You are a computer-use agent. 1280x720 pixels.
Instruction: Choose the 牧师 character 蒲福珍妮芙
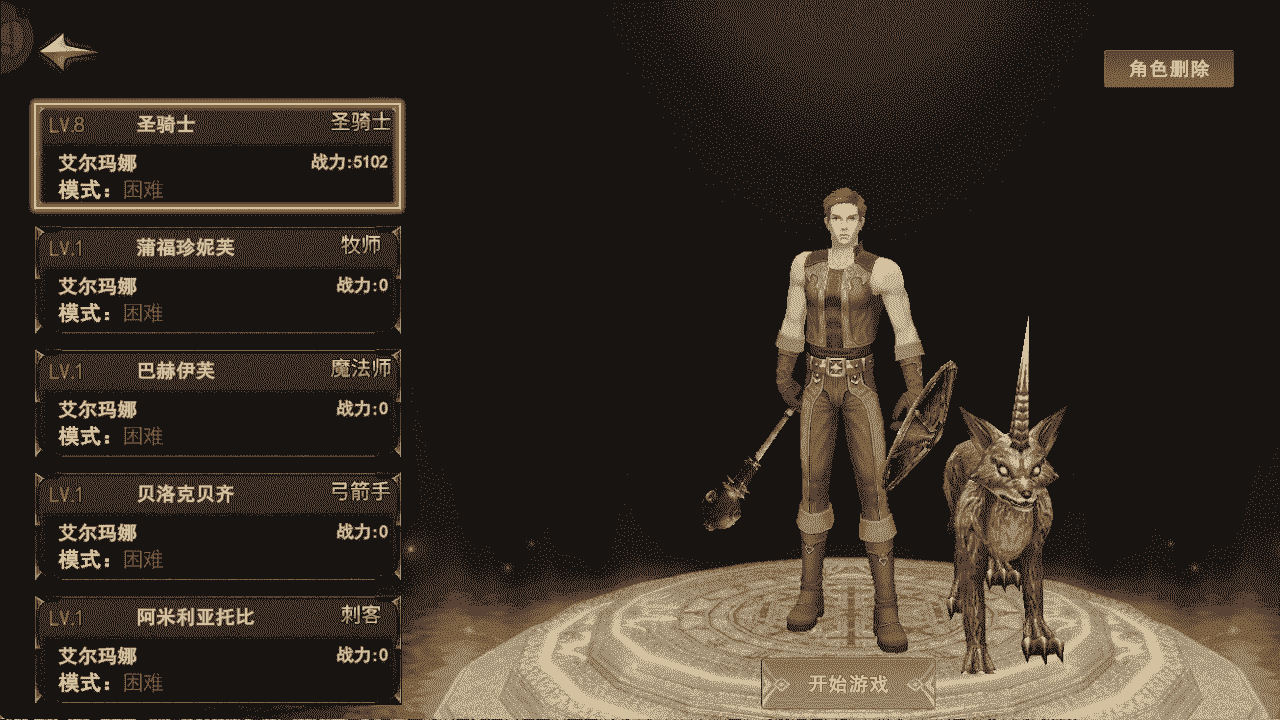click(x=218, y=280)
